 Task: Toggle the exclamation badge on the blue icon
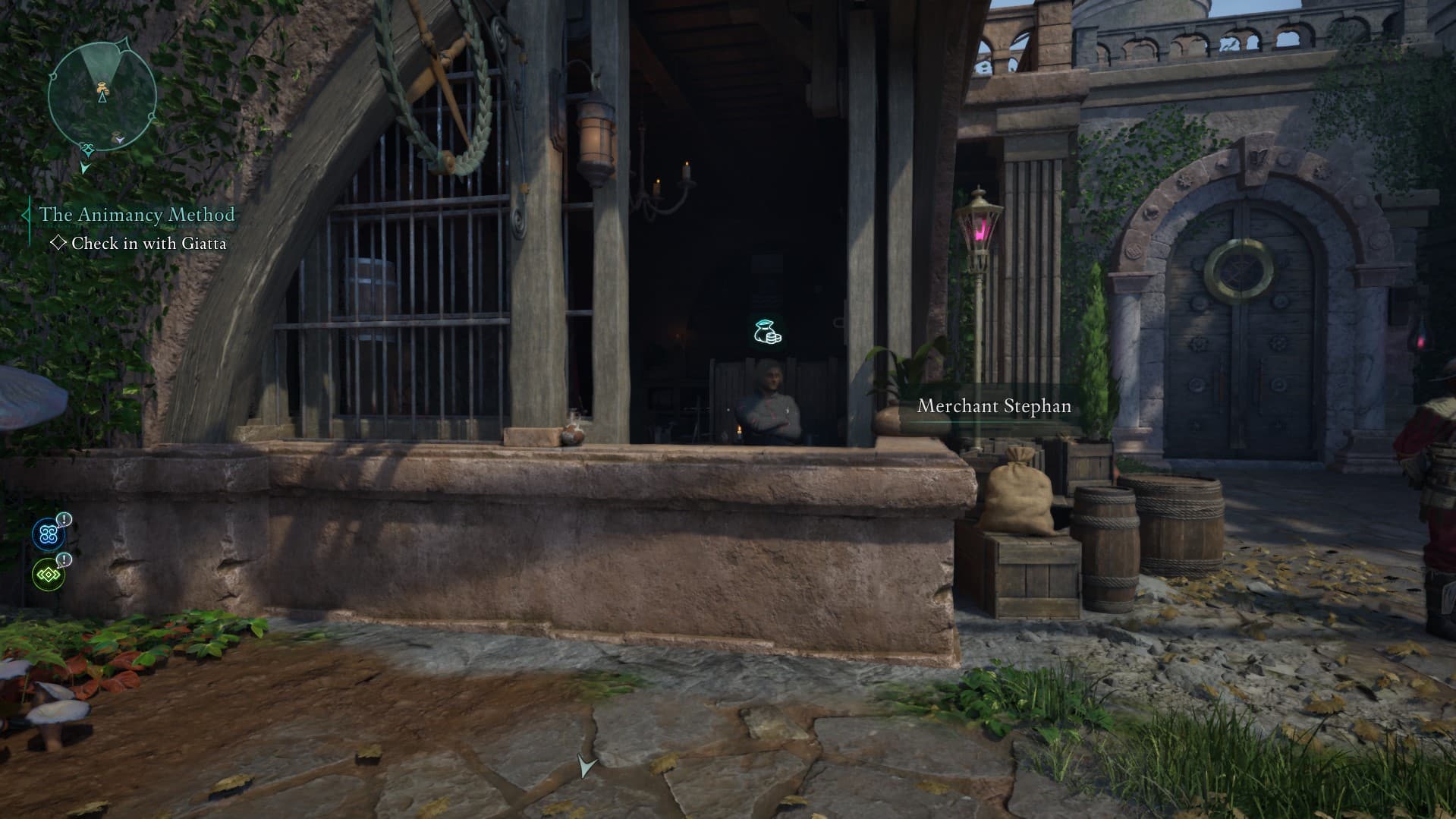(64, 518)
